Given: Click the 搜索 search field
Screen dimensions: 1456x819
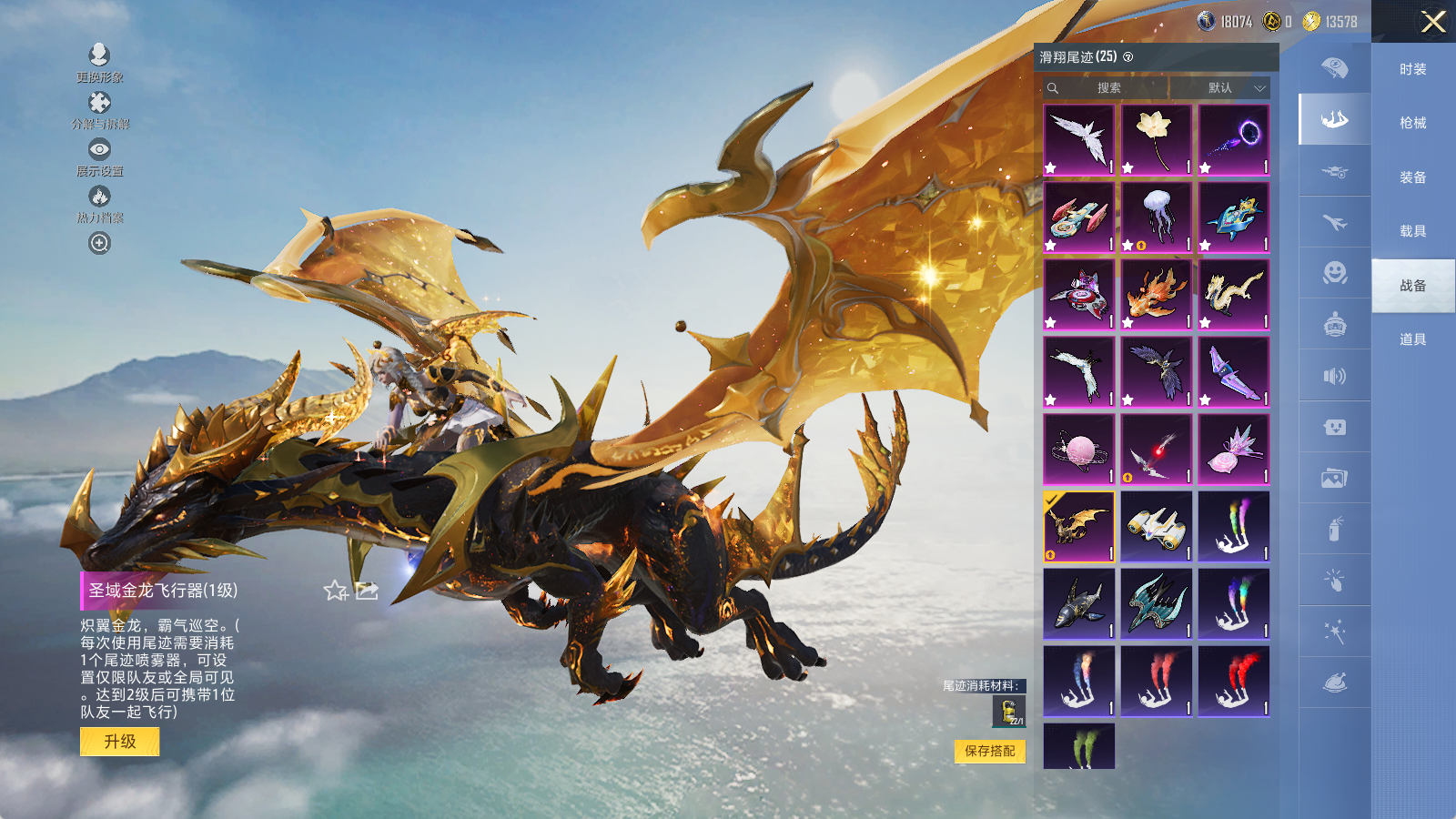Looking at the screenshot, I should click(1107, 88).
